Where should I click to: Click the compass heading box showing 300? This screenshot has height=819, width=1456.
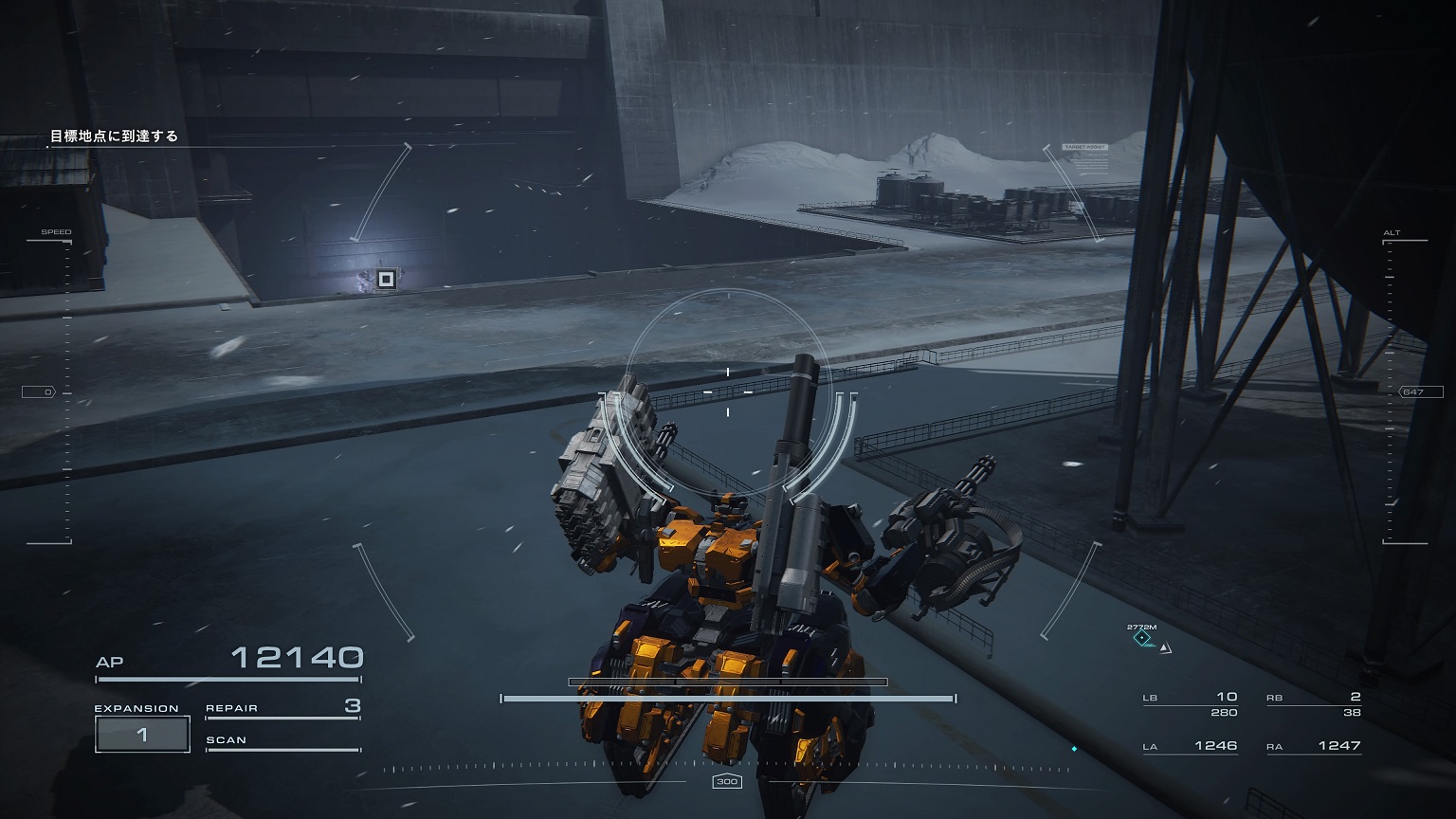tap(727, 781)
